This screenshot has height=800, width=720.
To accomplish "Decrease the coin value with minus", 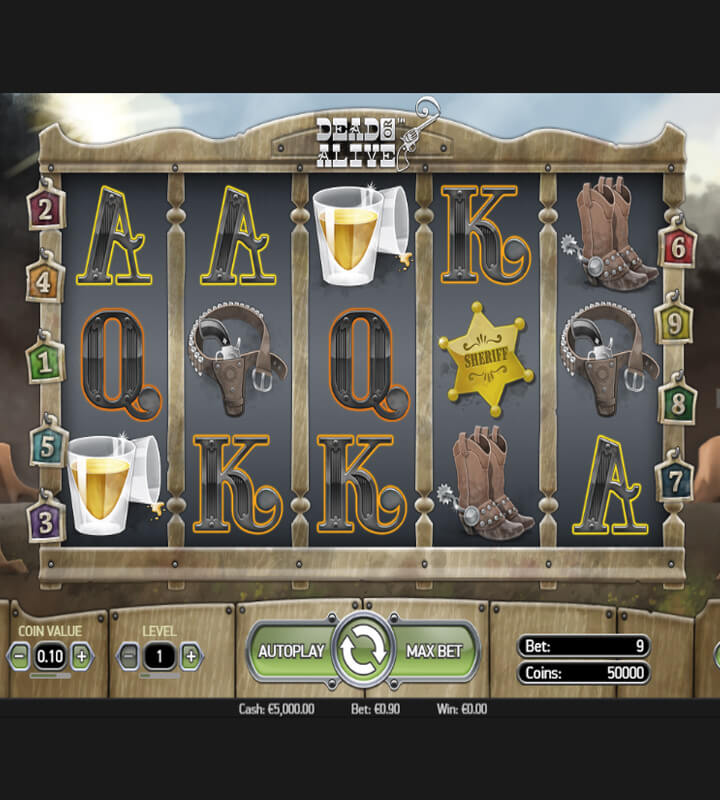I will (x=19, y=656).
